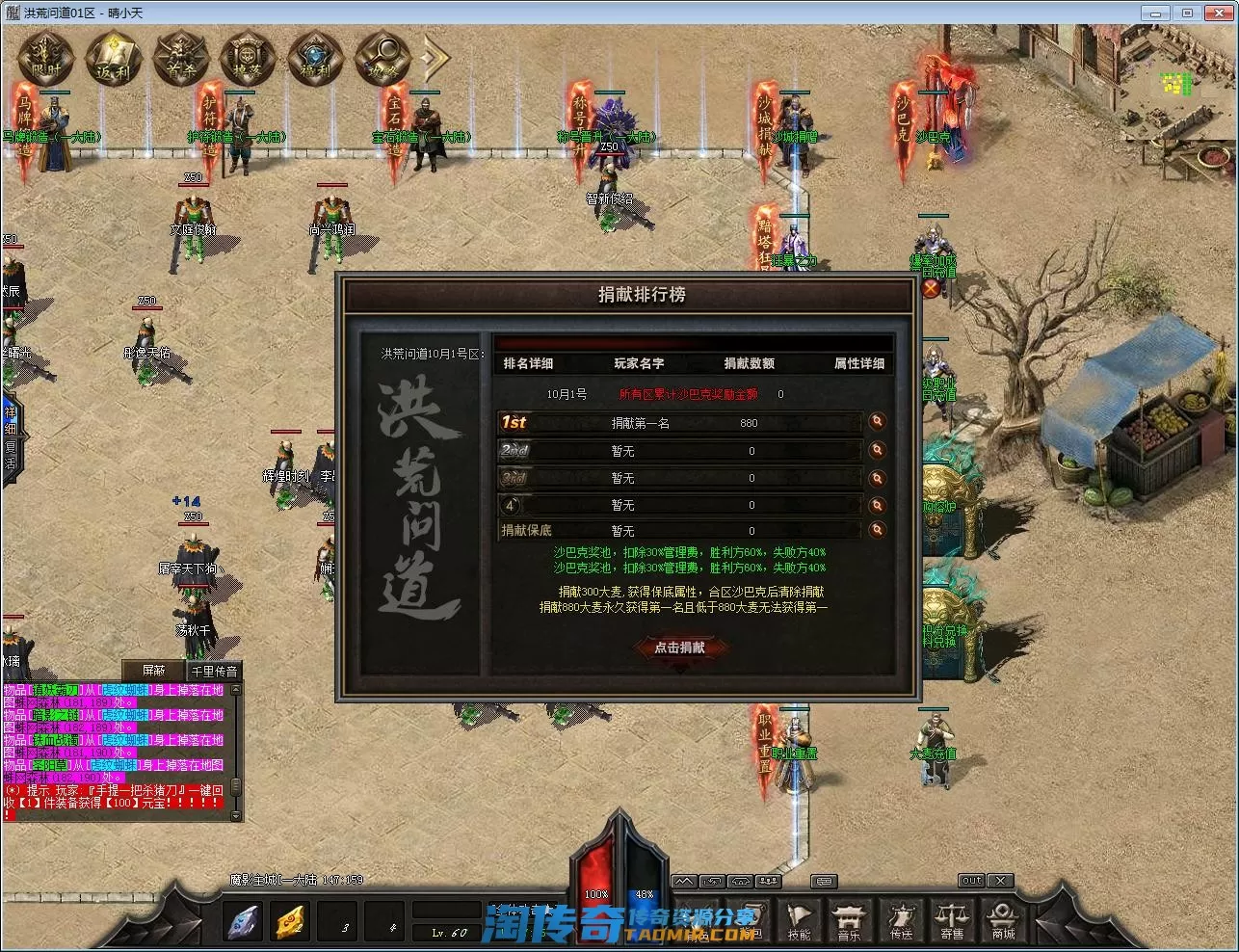Image resolution: width=1239 pixels, height=952 pixels.
Task: Collapse the top icon row with arrow
Action: (434, 58)
